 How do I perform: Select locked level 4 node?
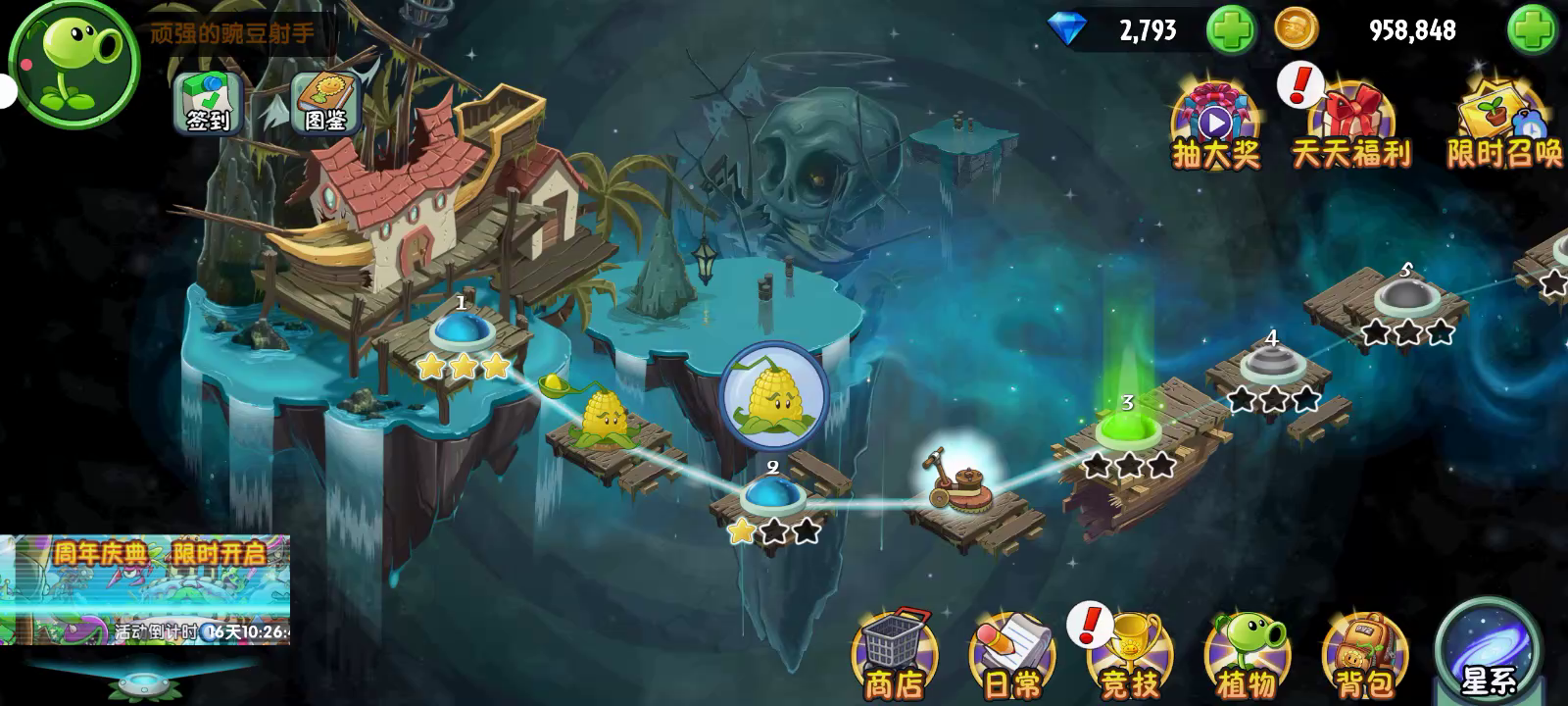(1271, 365)
